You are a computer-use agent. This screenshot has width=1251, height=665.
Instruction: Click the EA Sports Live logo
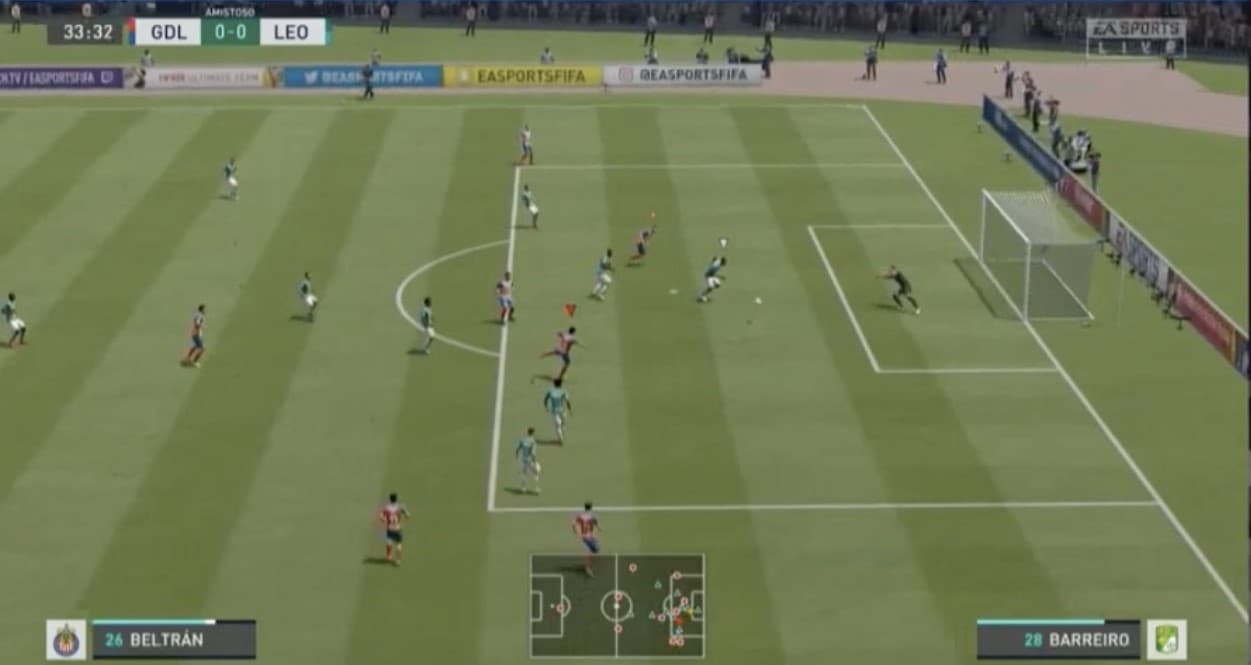pyautogui.click(x=1135, y=37)
